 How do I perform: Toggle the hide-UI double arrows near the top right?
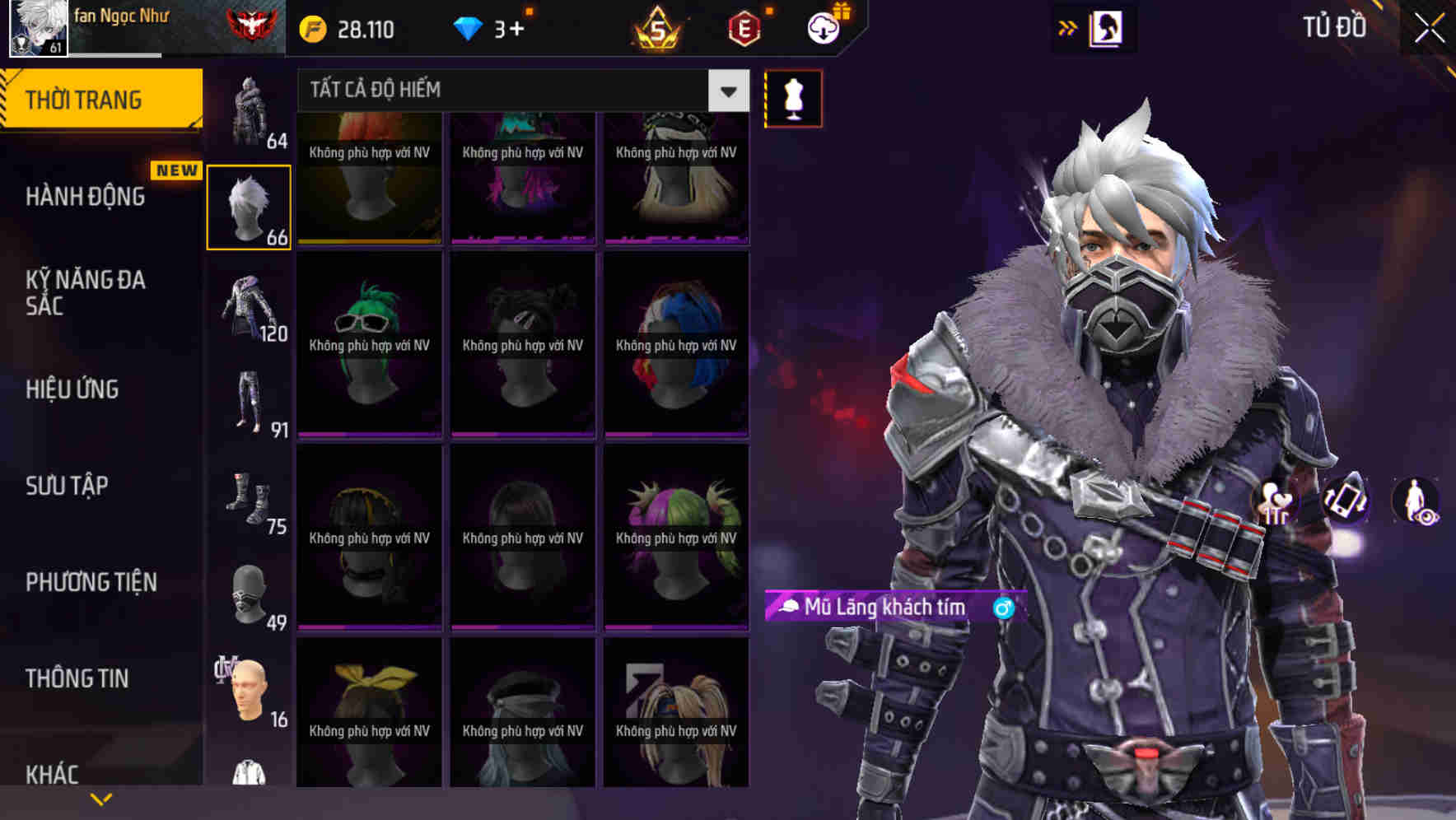[x=1066, y=27]
